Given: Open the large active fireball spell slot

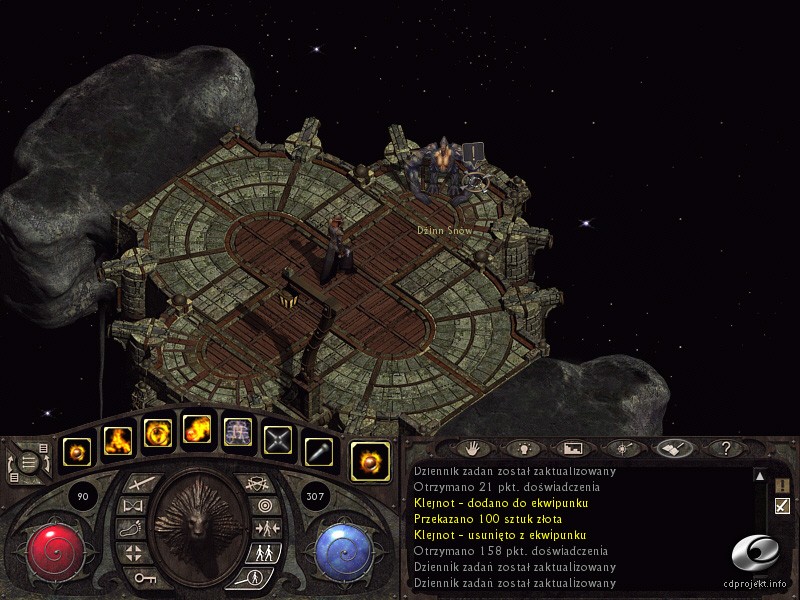Looking at the screenshot, I should pos(370,461).
